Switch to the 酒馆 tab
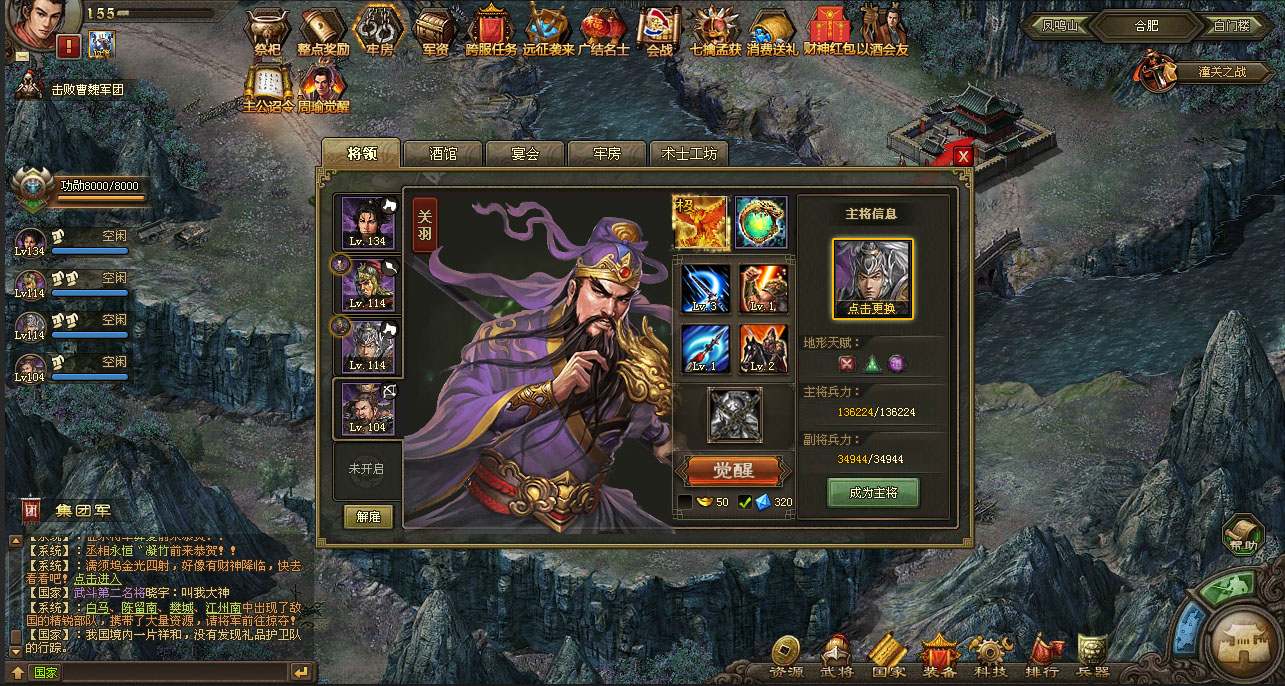Image resolution: width=1285 pixels, height=686 pixels. 443,154
